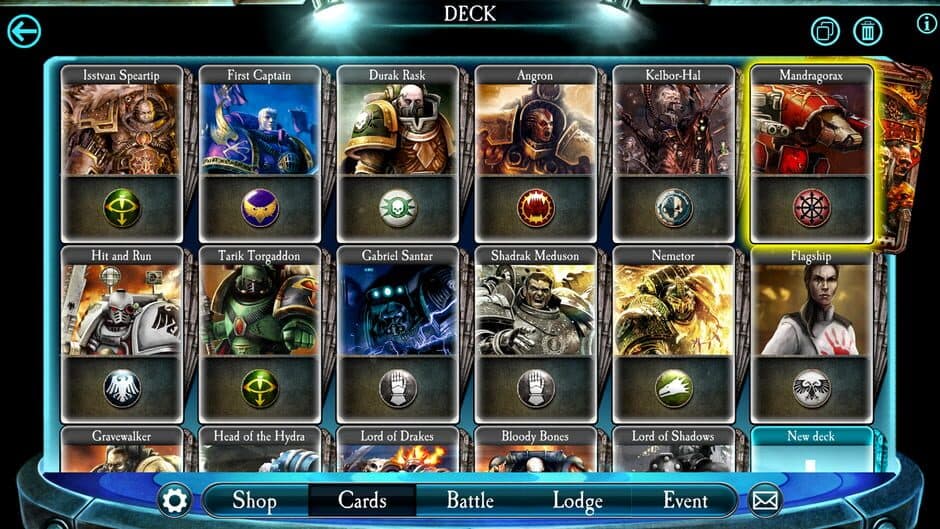
Task: Switch to the Battle tab
Action: tap(470, 500)
